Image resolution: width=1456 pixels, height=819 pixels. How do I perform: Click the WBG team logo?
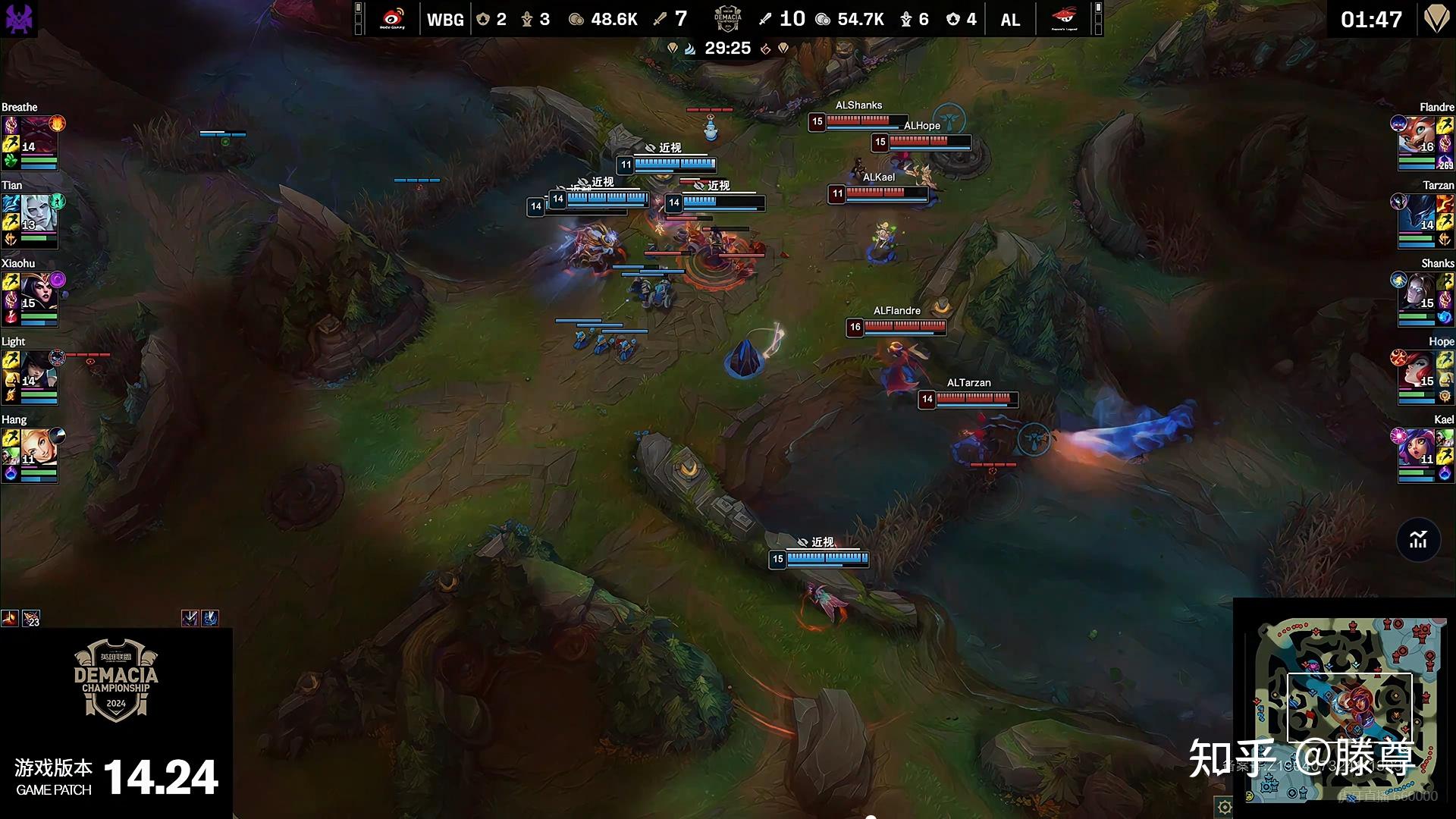click(392, 19)
